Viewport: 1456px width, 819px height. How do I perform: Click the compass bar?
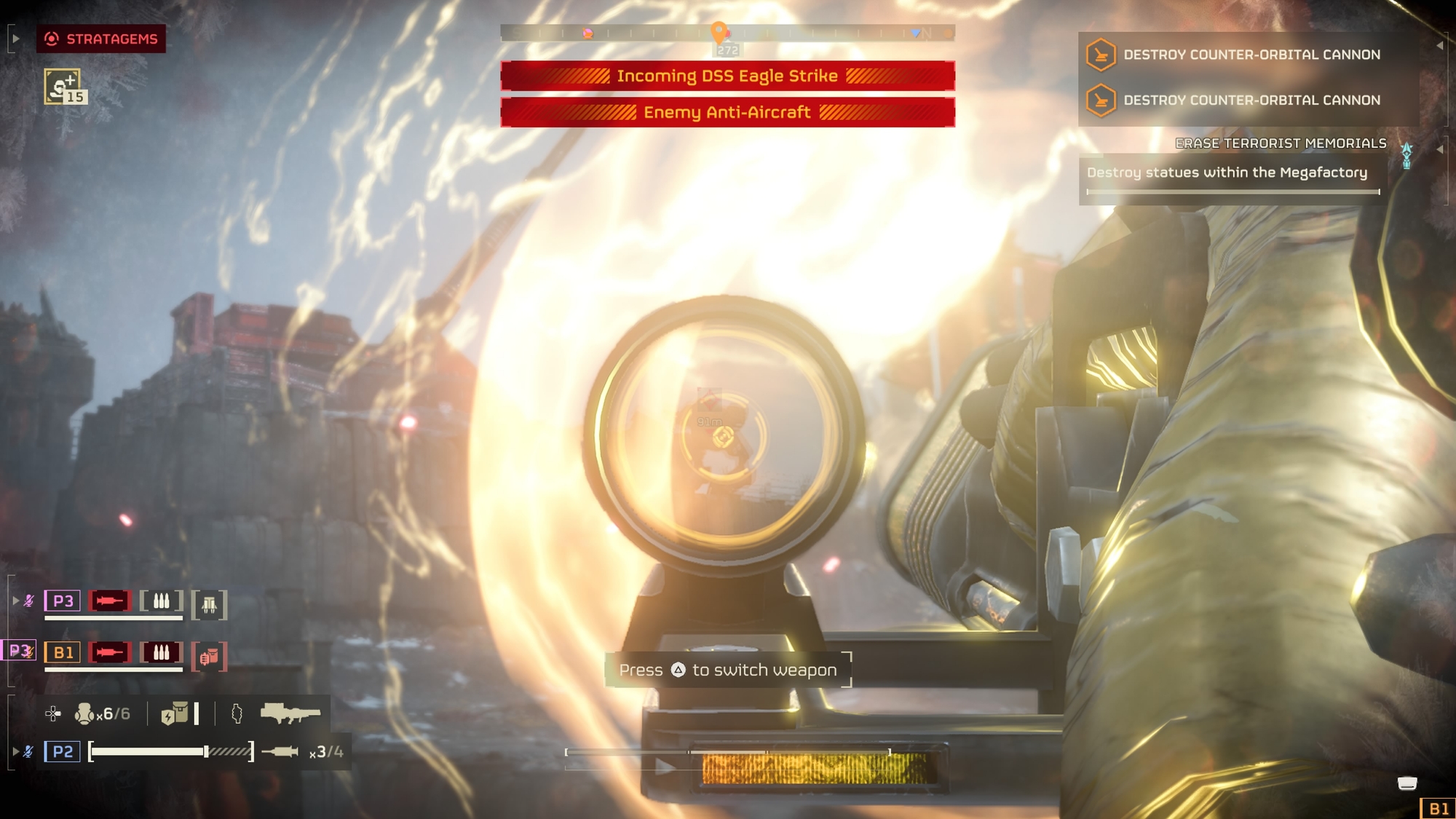tap(727, 33)
